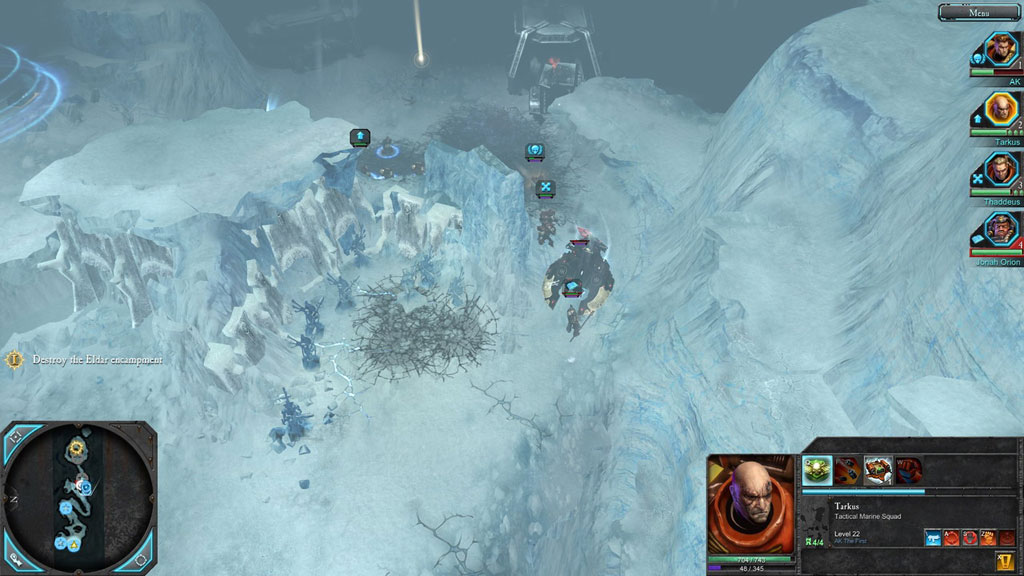Screen dimensions: 1024x576
Task: Select Tarkus squad portrait
Action: 1000,109
